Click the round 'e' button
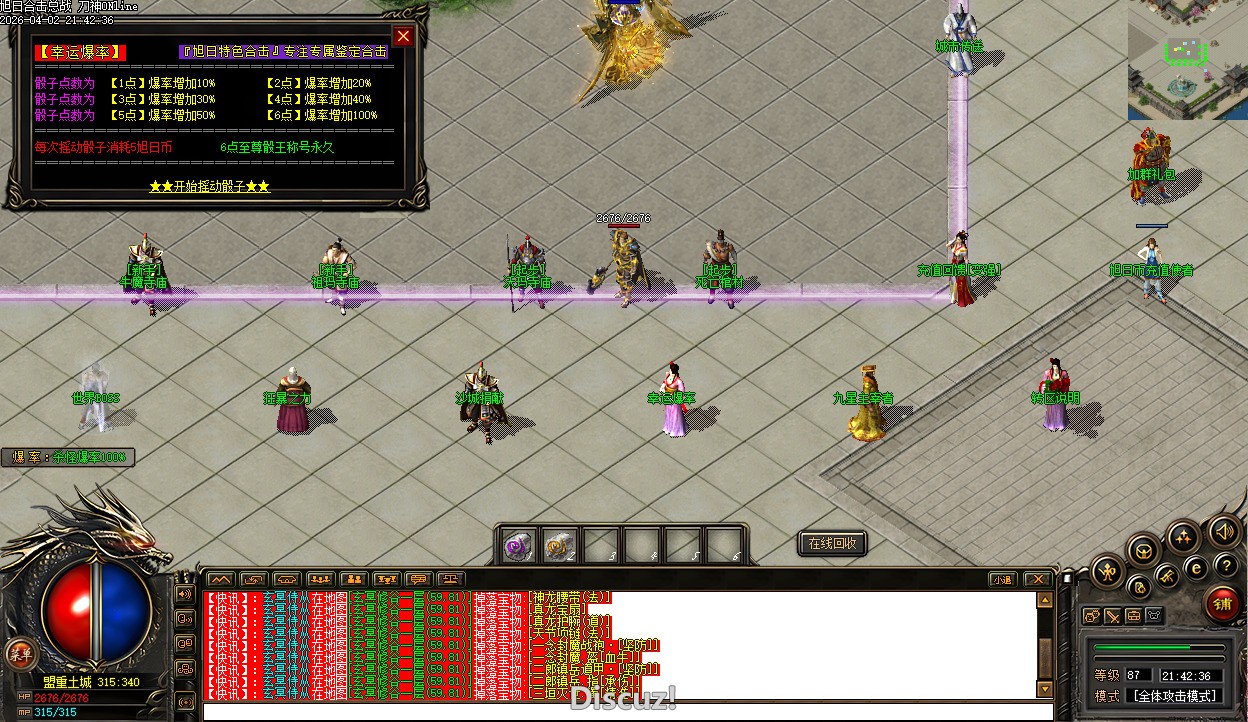This screenshot has height=722, width=1248. (1195, 567)
